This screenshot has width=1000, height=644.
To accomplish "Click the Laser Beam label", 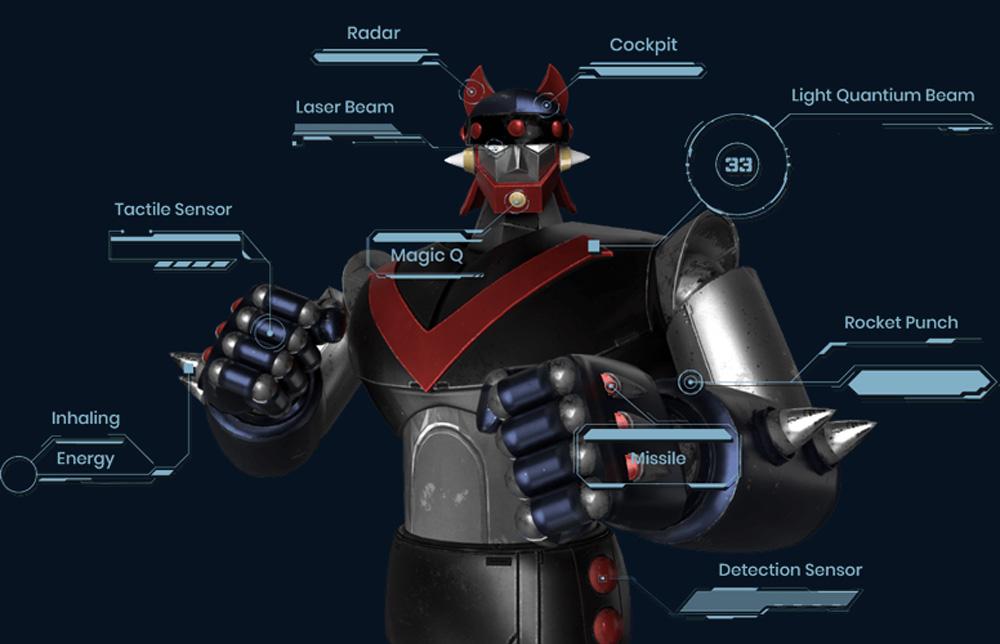I will tap(345, 108).
